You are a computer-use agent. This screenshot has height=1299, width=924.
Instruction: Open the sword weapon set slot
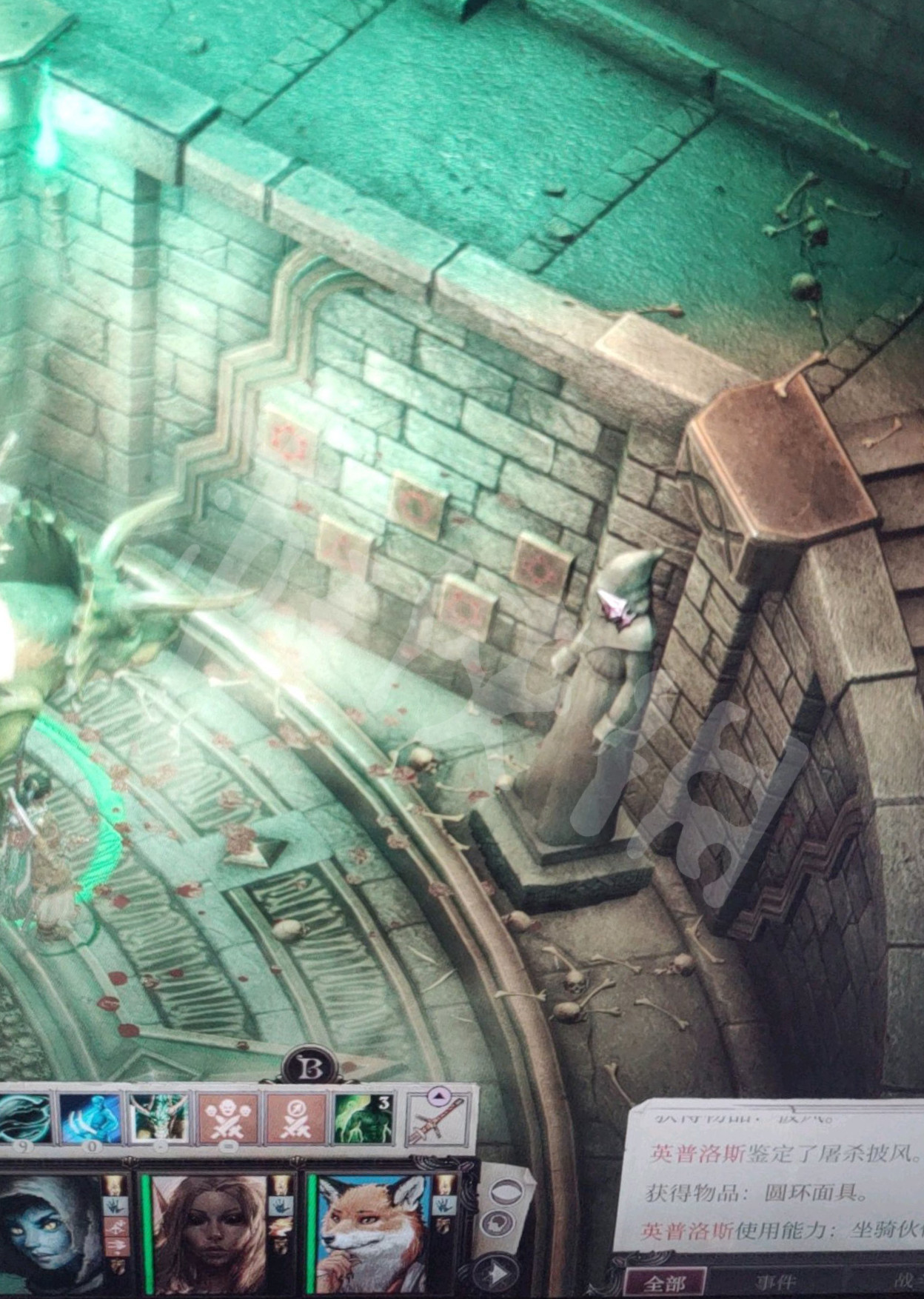[x=438, y=1118]
